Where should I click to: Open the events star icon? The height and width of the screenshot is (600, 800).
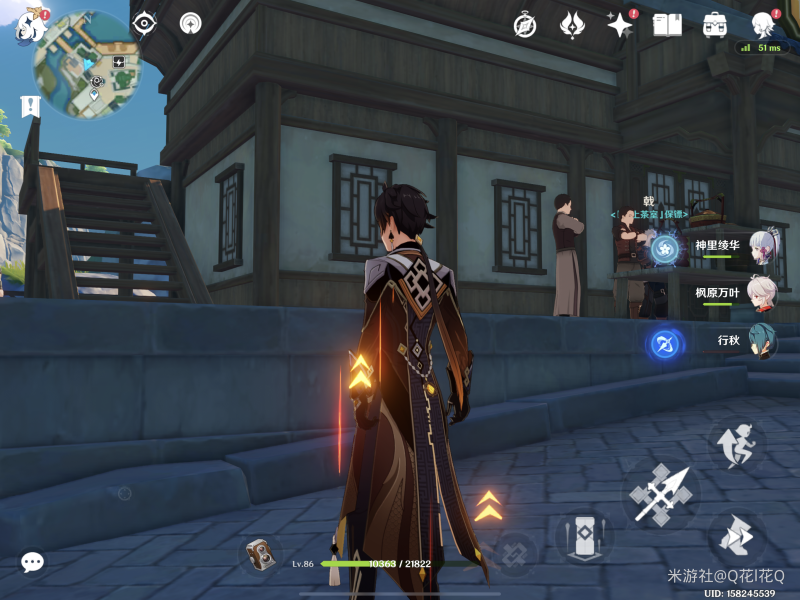coord(619,25)
